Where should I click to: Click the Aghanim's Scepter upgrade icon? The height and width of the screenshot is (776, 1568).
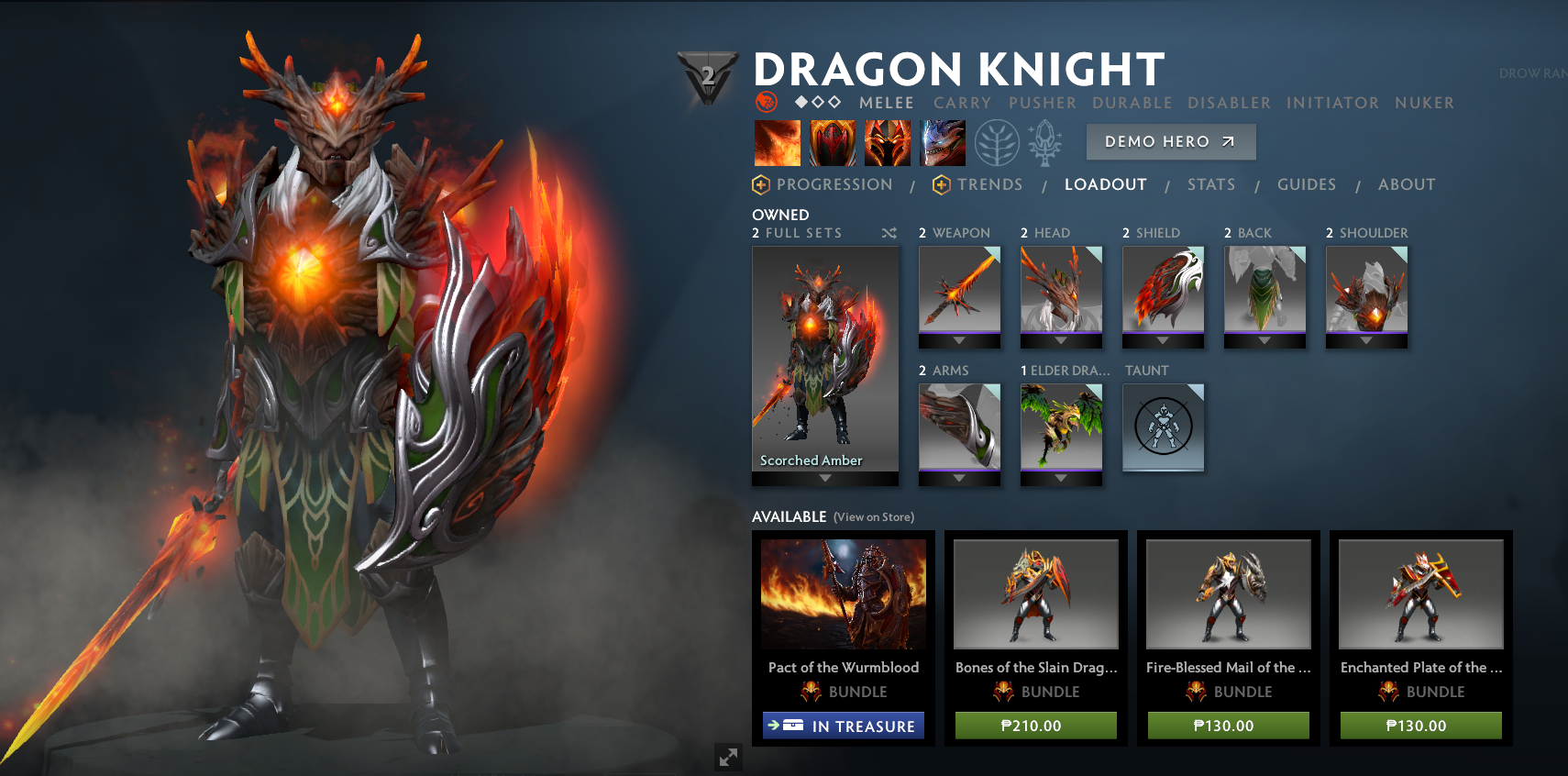1048,143
